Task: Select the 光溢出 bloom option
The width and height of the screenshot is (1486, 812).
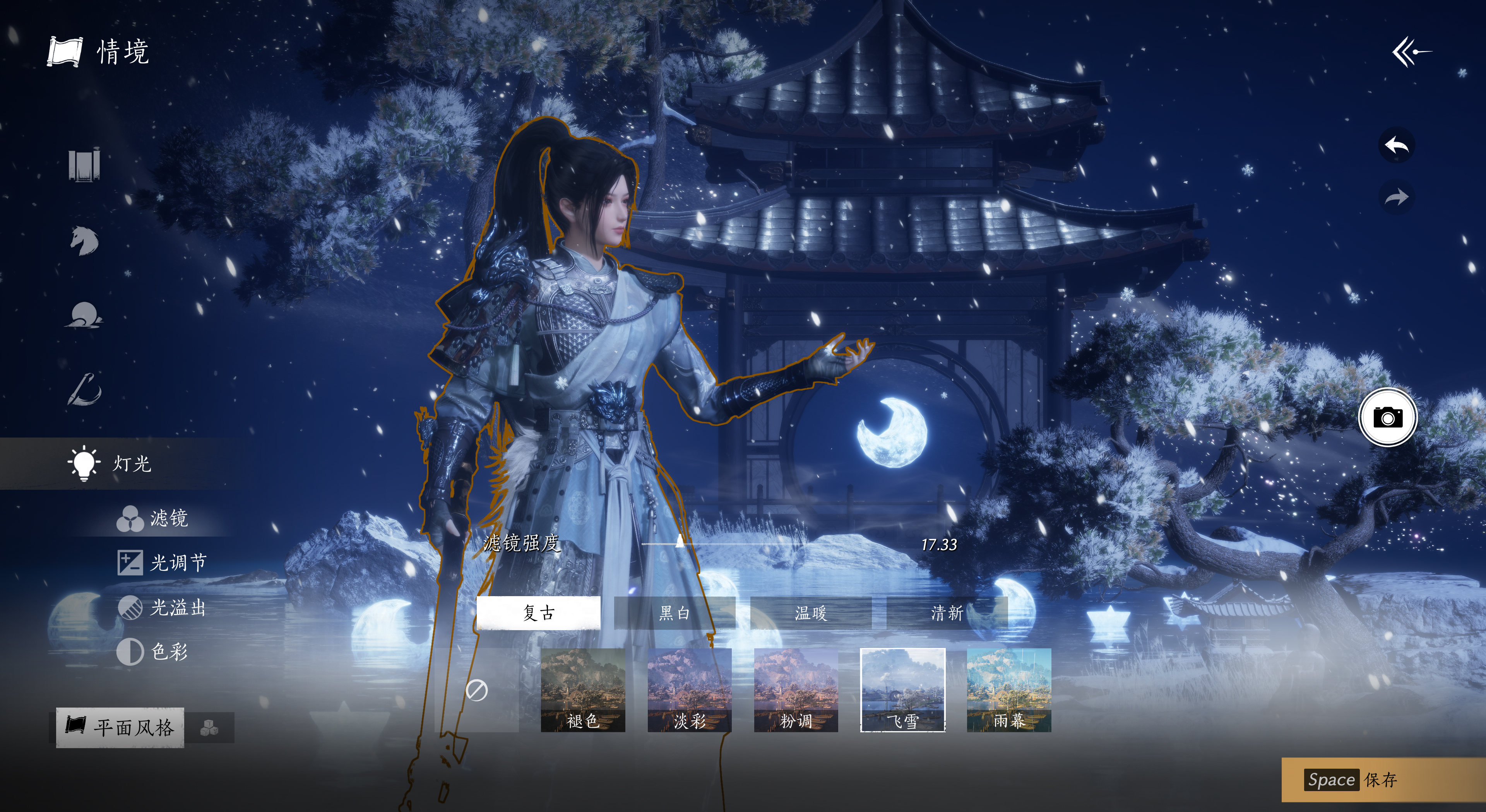Action: point(162,607)
